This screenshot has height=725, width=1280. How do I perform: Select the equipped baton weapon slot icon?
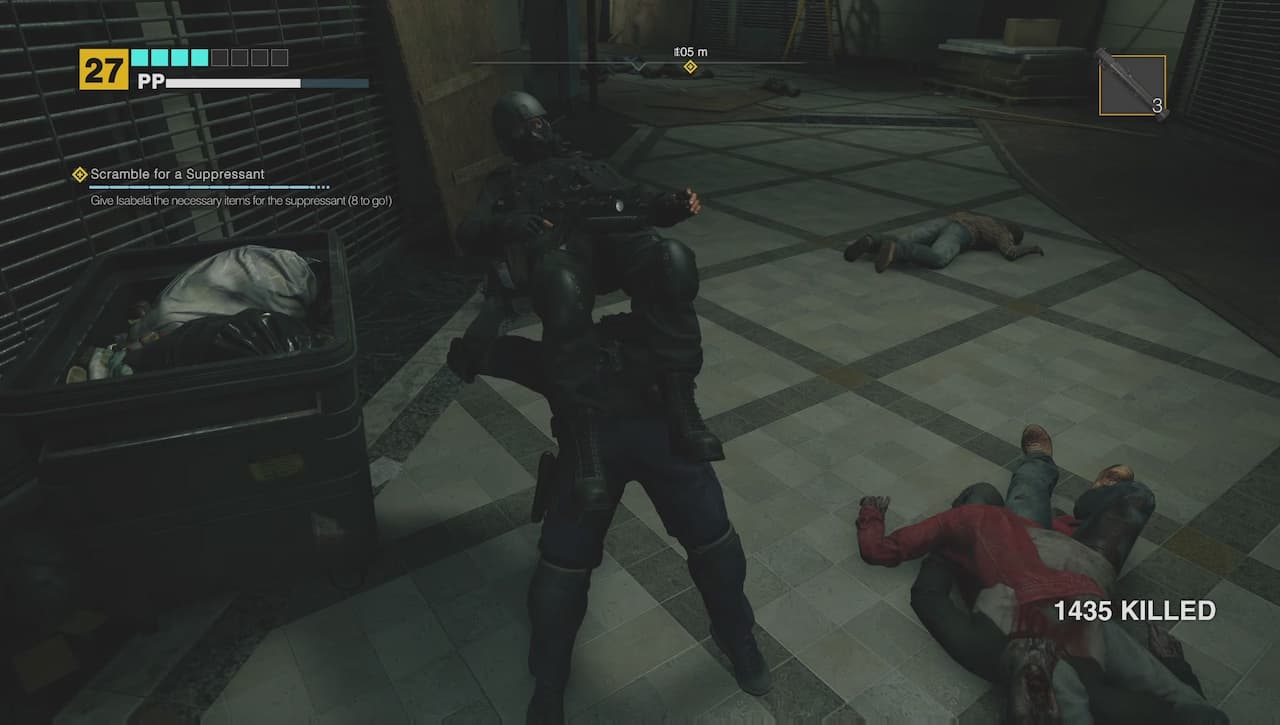click(1133, 83)
